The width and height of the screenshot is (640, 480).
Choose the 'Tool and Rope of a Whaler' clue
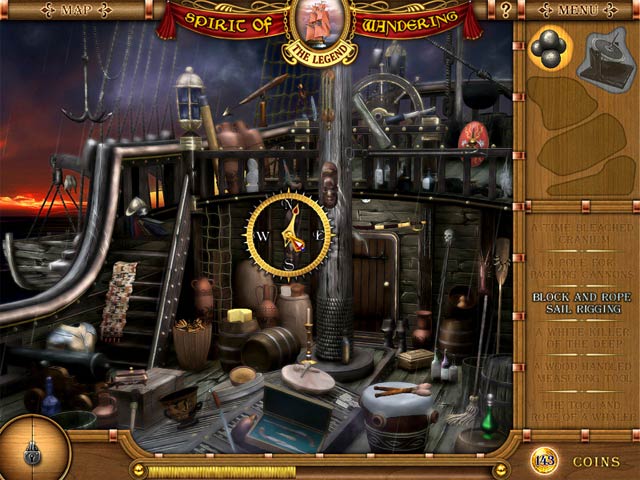(x=577, y=411)
